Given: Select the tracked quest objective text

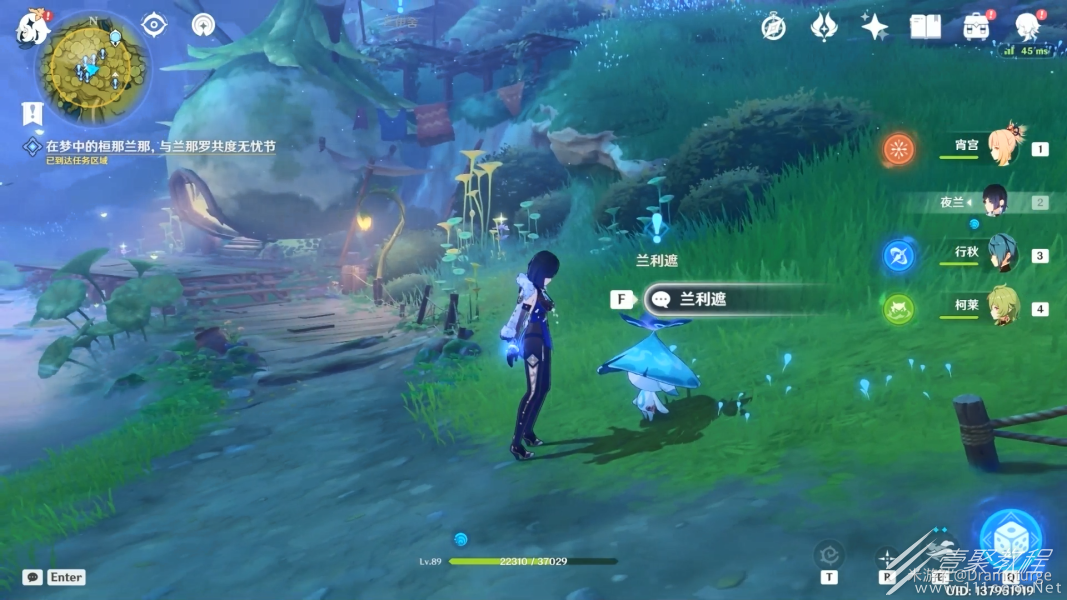Looking at the screenshot, I should [x=160, y=146].
